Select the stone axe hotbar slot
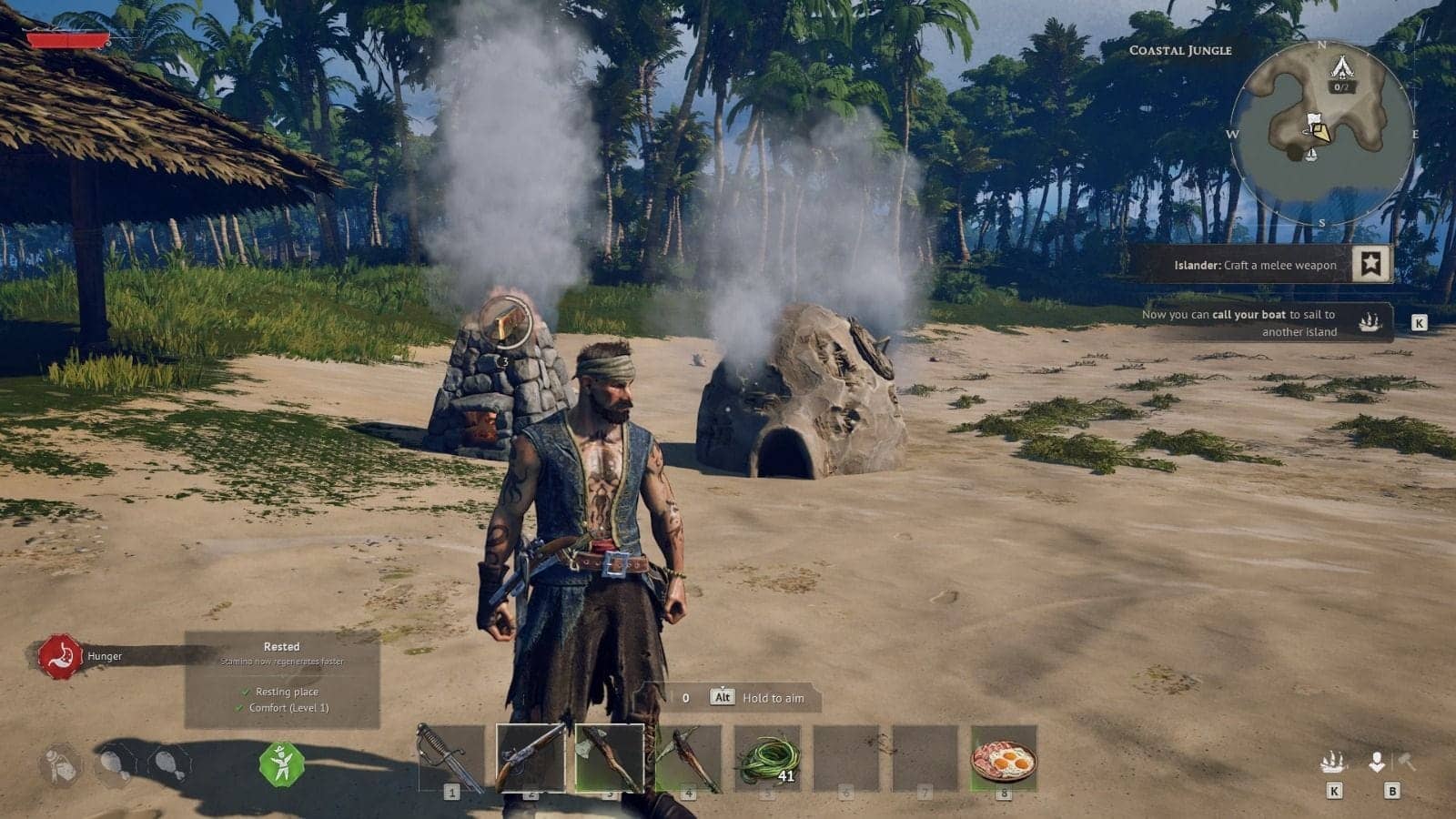This screenshot has width=1456, height=819. click(x=609, y=757)
